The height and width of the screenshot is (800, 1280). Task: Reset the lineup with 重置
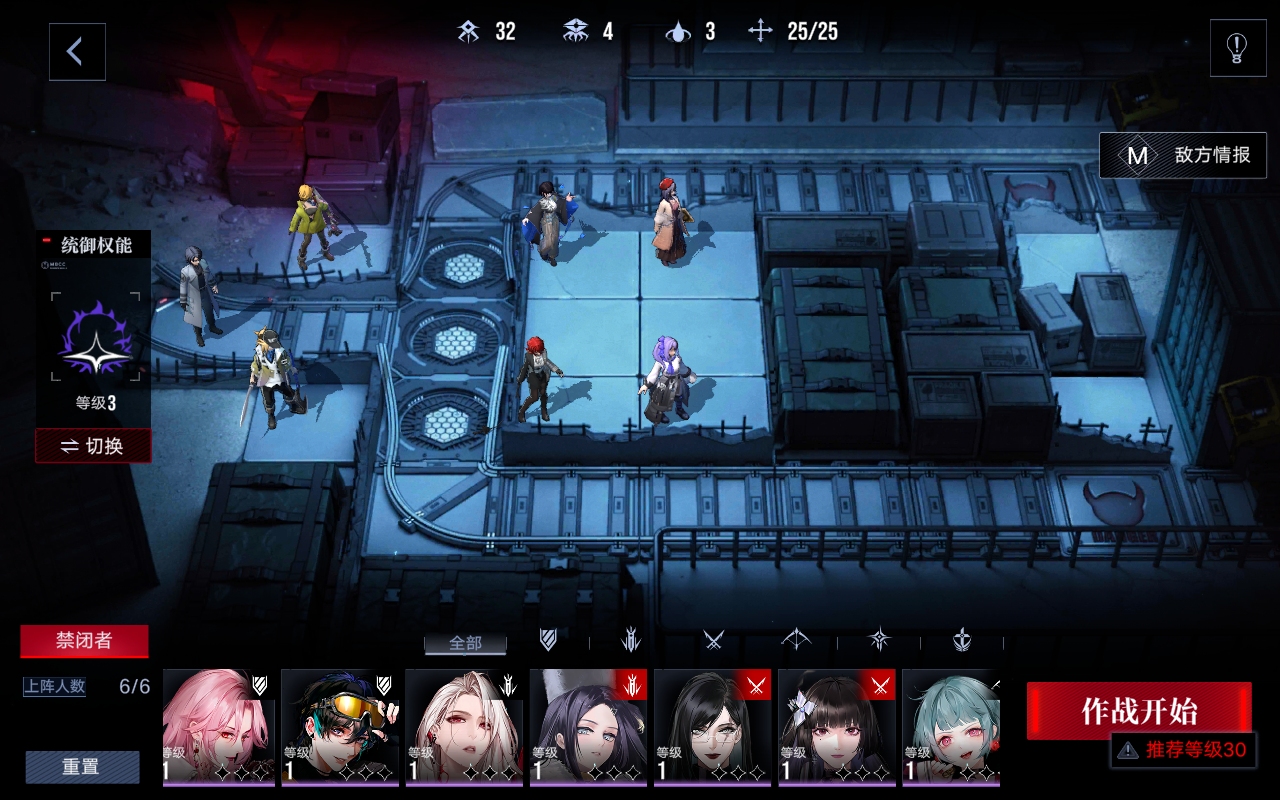(x=82, y=767)
